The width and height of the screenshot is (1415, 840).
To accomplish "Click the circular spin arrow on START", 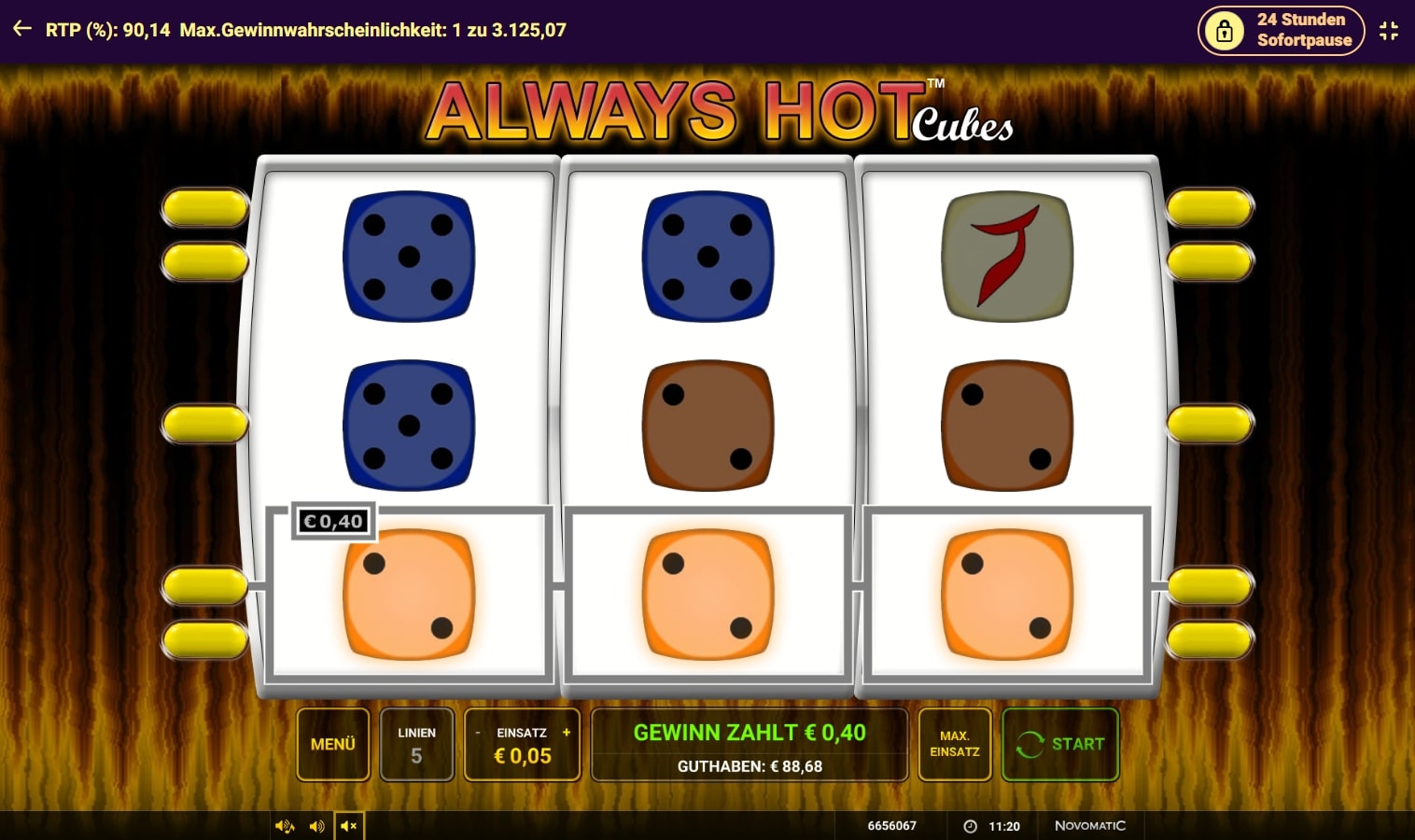I will click(x=1030, y=744).
